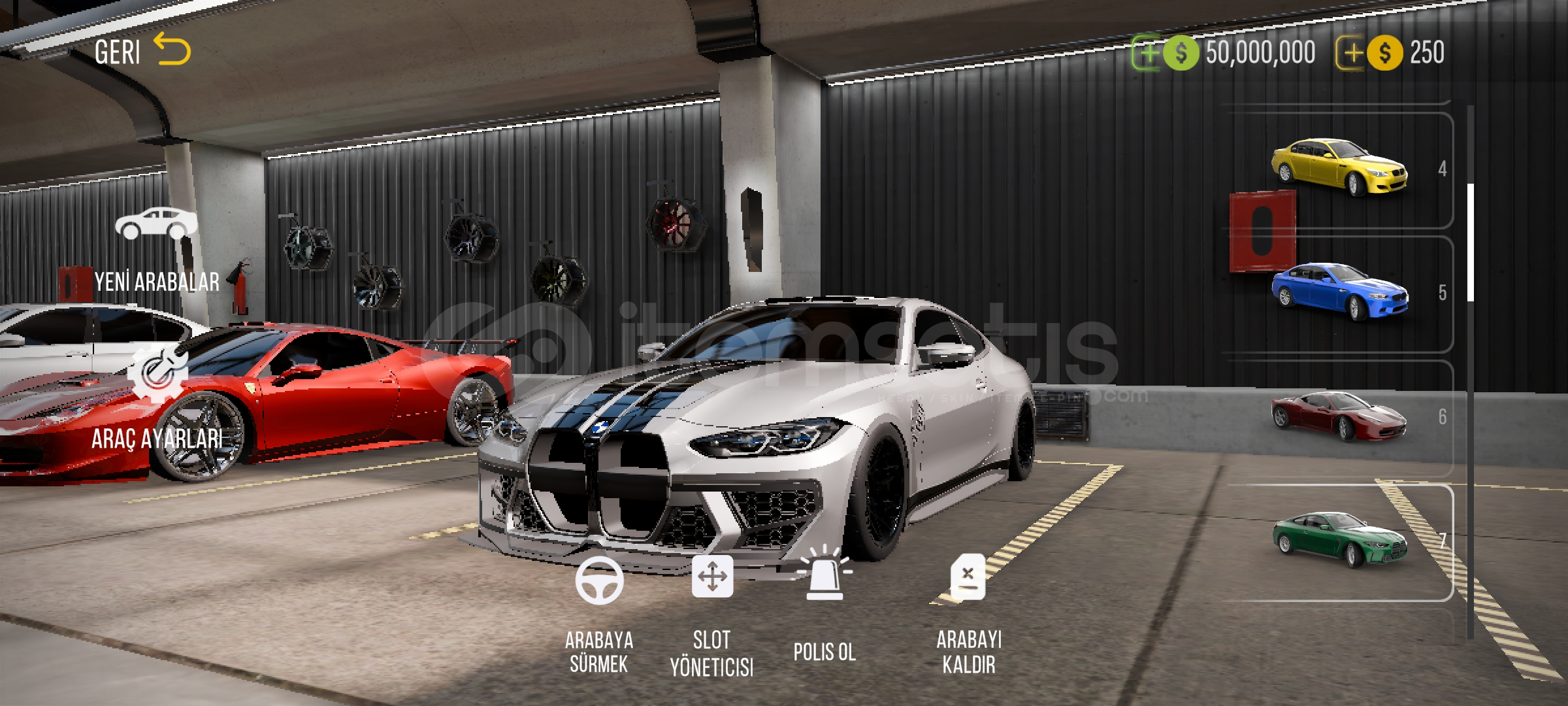Image resolution: width=1568 pixels, height=706 pixels.
Task: Go back with the GERI button
Action: click(142, 52)
